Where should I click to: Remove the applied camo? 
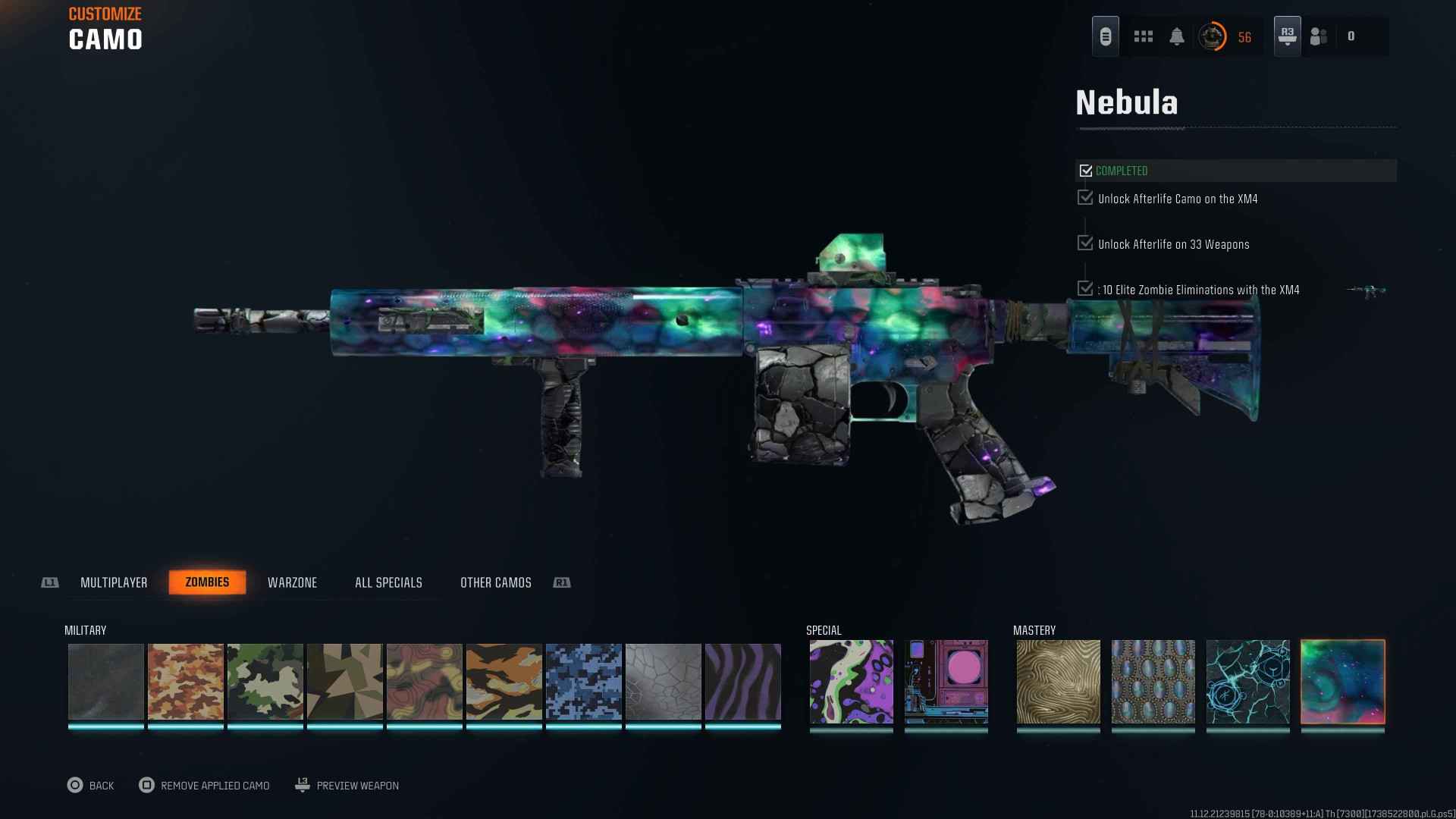click(205, 786)
